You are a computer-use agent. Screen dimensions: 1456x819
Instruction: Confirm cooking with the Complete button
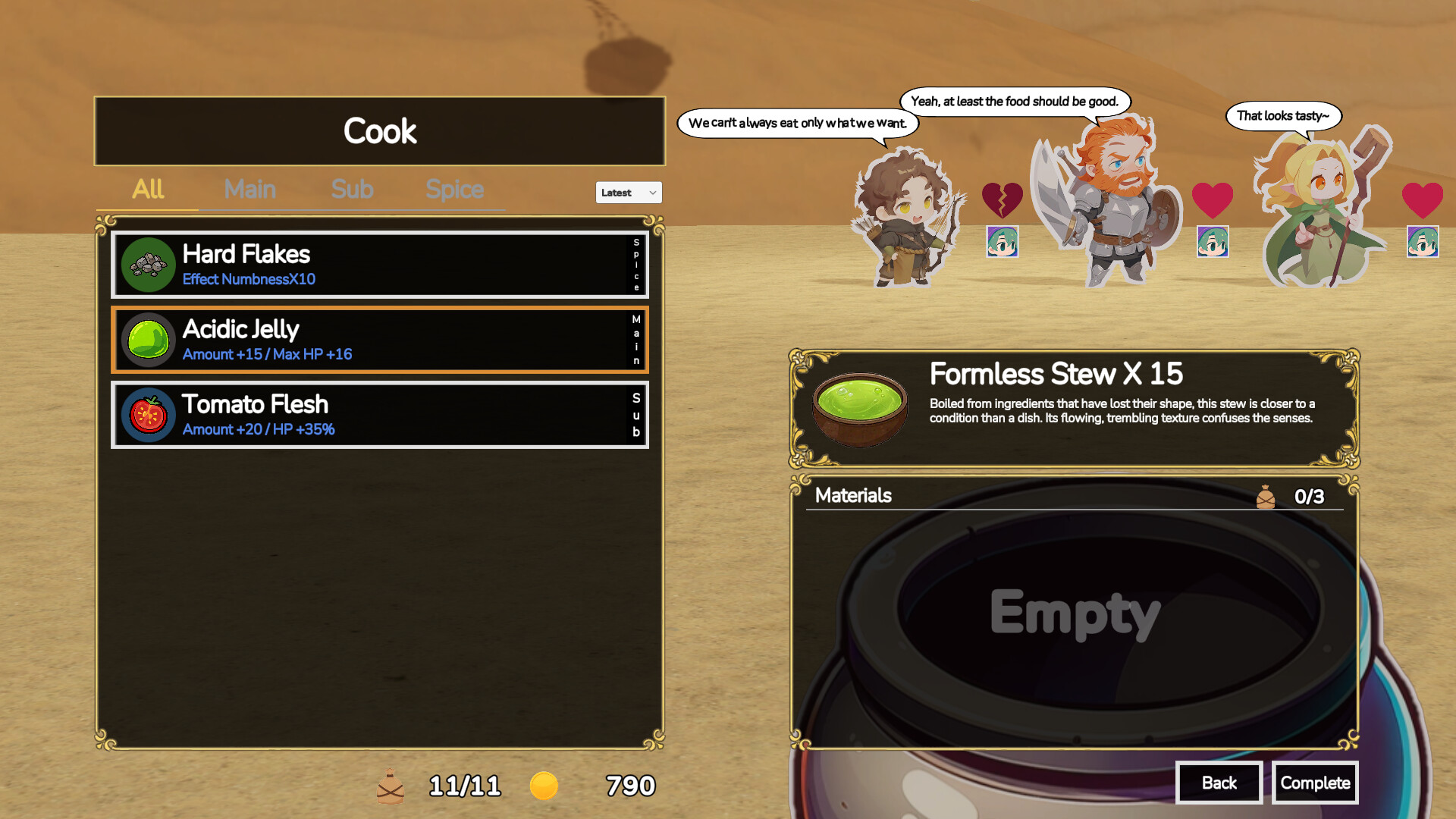(x=1315, y=783)
